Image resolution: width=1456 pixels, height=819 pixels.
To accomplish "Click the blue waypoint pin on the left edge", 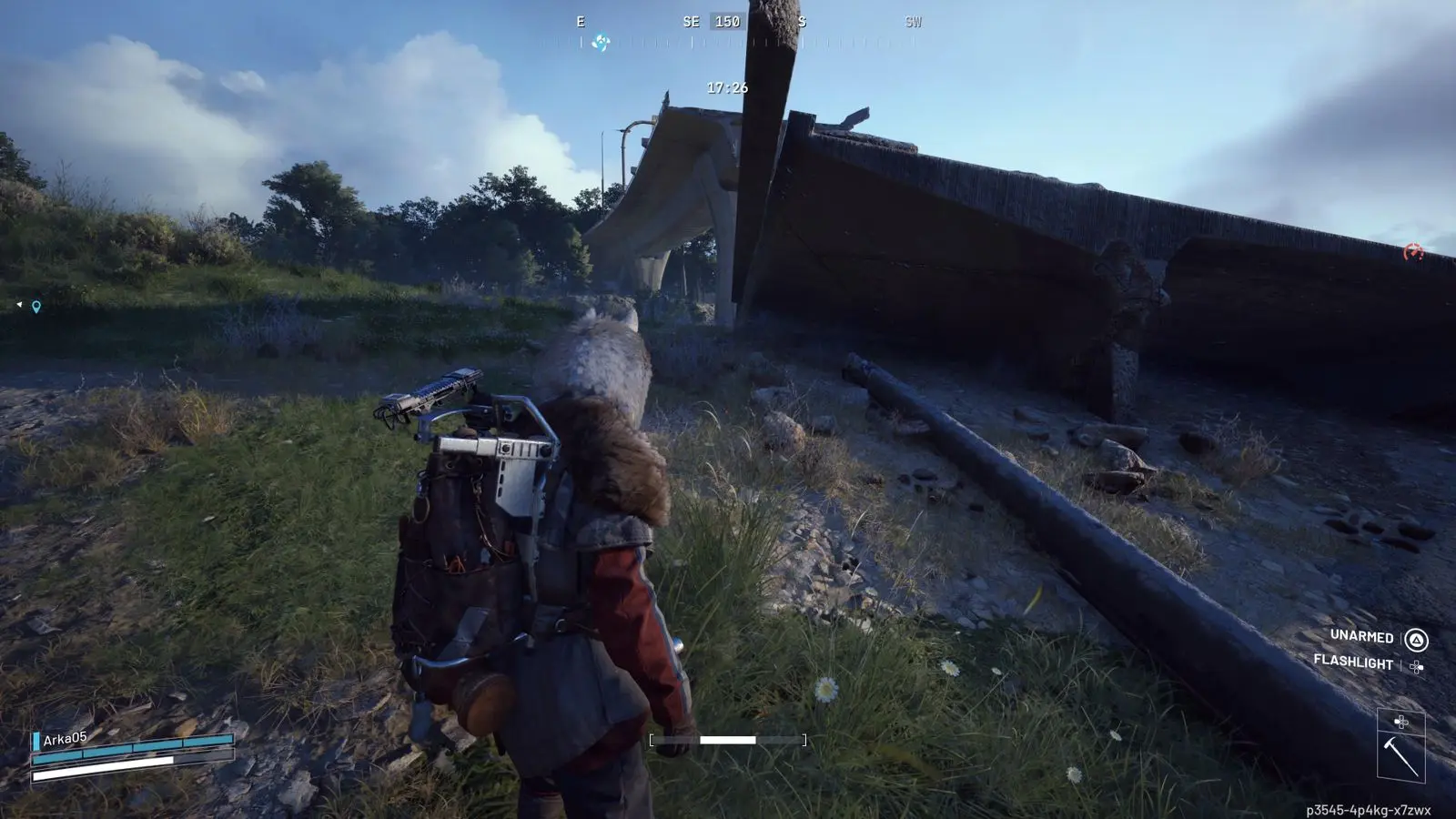I will (35, 307).
